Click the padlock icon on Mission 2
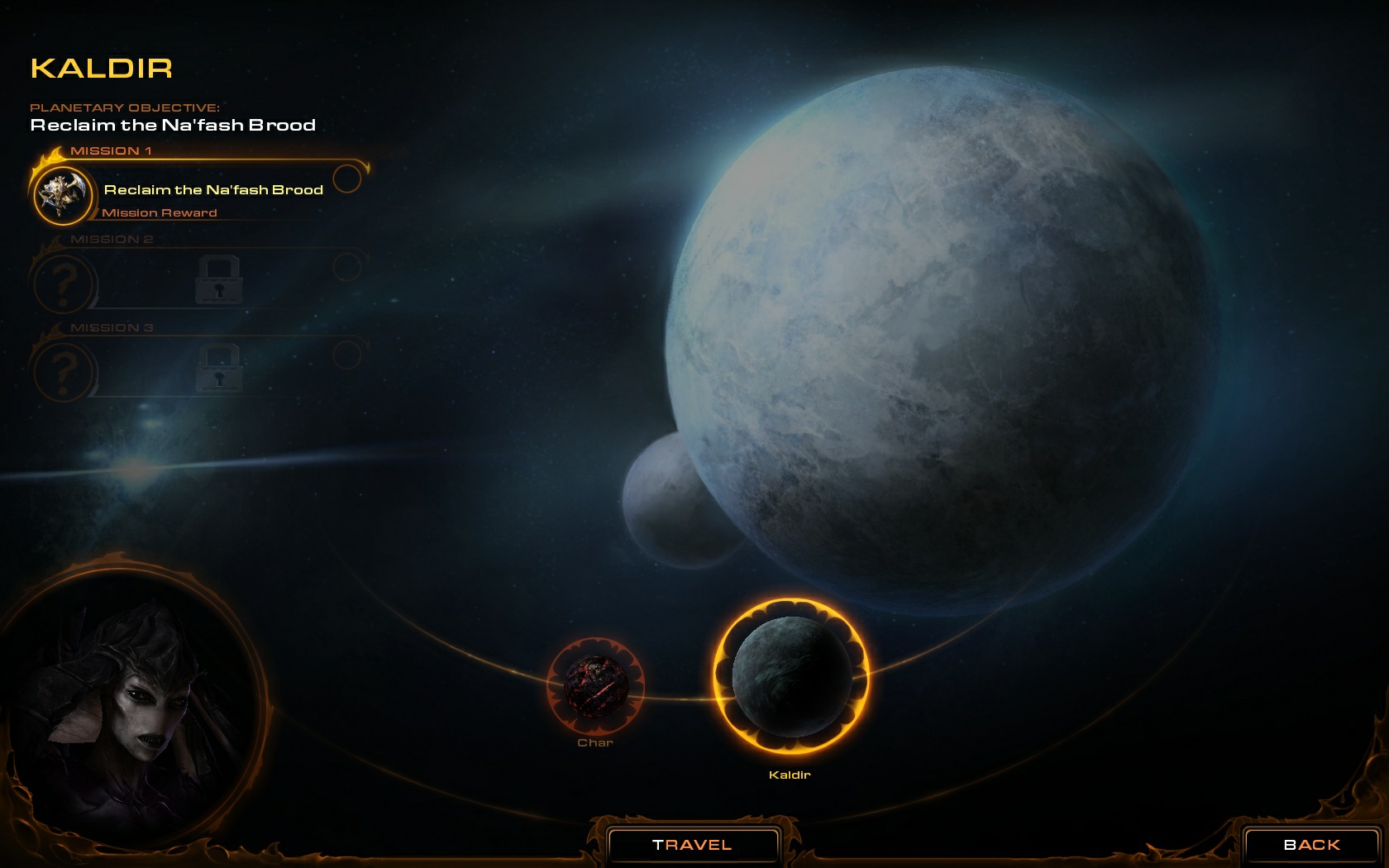1389x868 pixels. coord(217,281)
